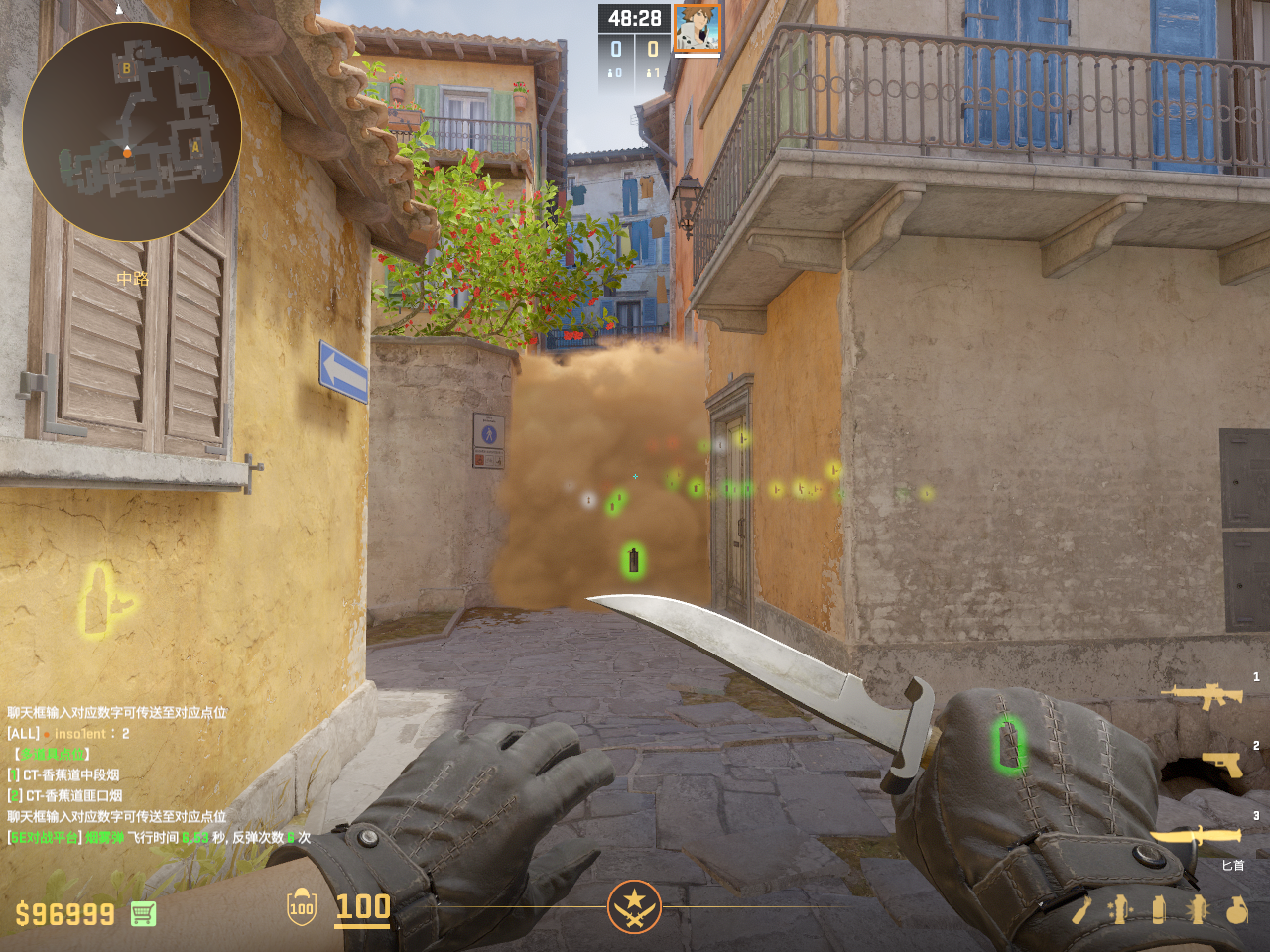Open the buy menu shopping cart icon

(143, 913)
